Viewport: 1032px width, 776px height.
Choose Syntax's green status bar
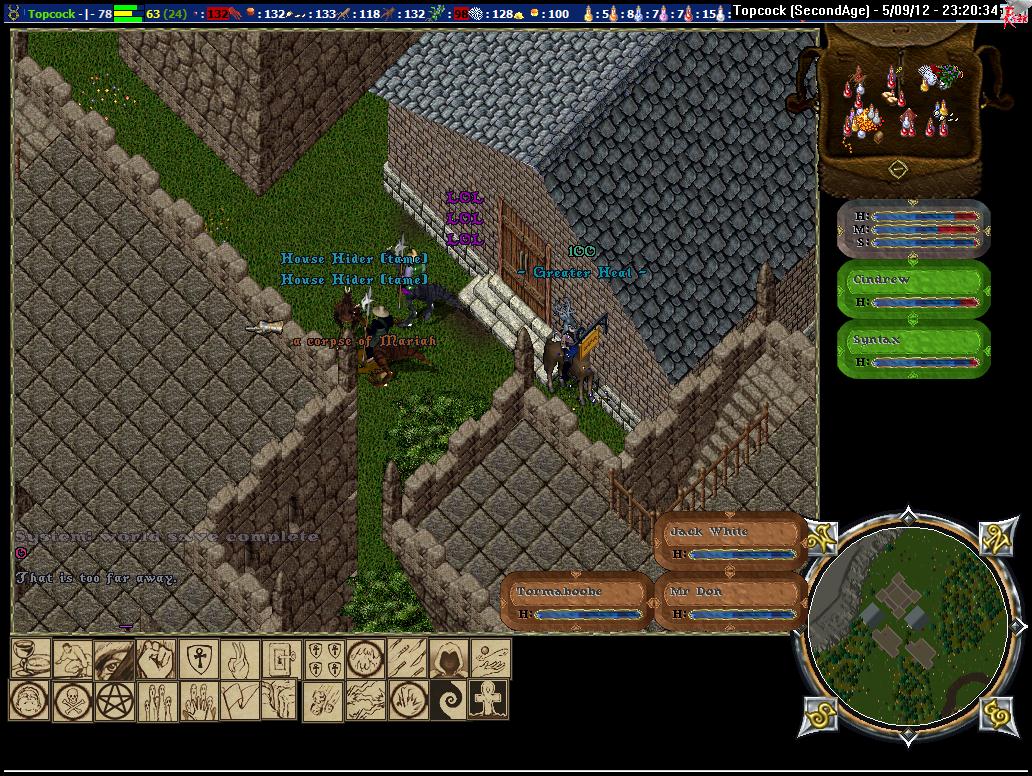pyautogui.click(x=913, y=350)
